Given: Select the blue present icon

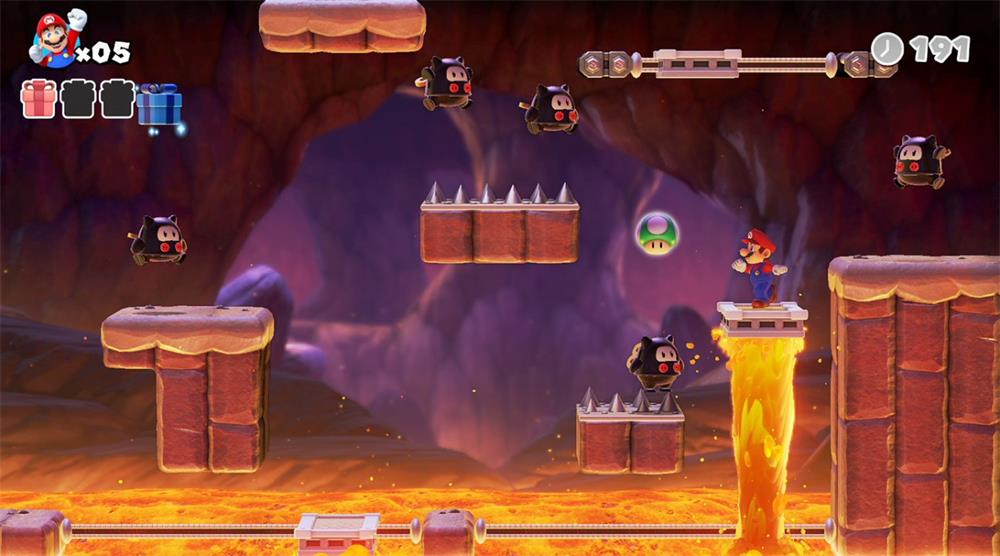Looking at the screenshot, I should [x=158, y=104].
